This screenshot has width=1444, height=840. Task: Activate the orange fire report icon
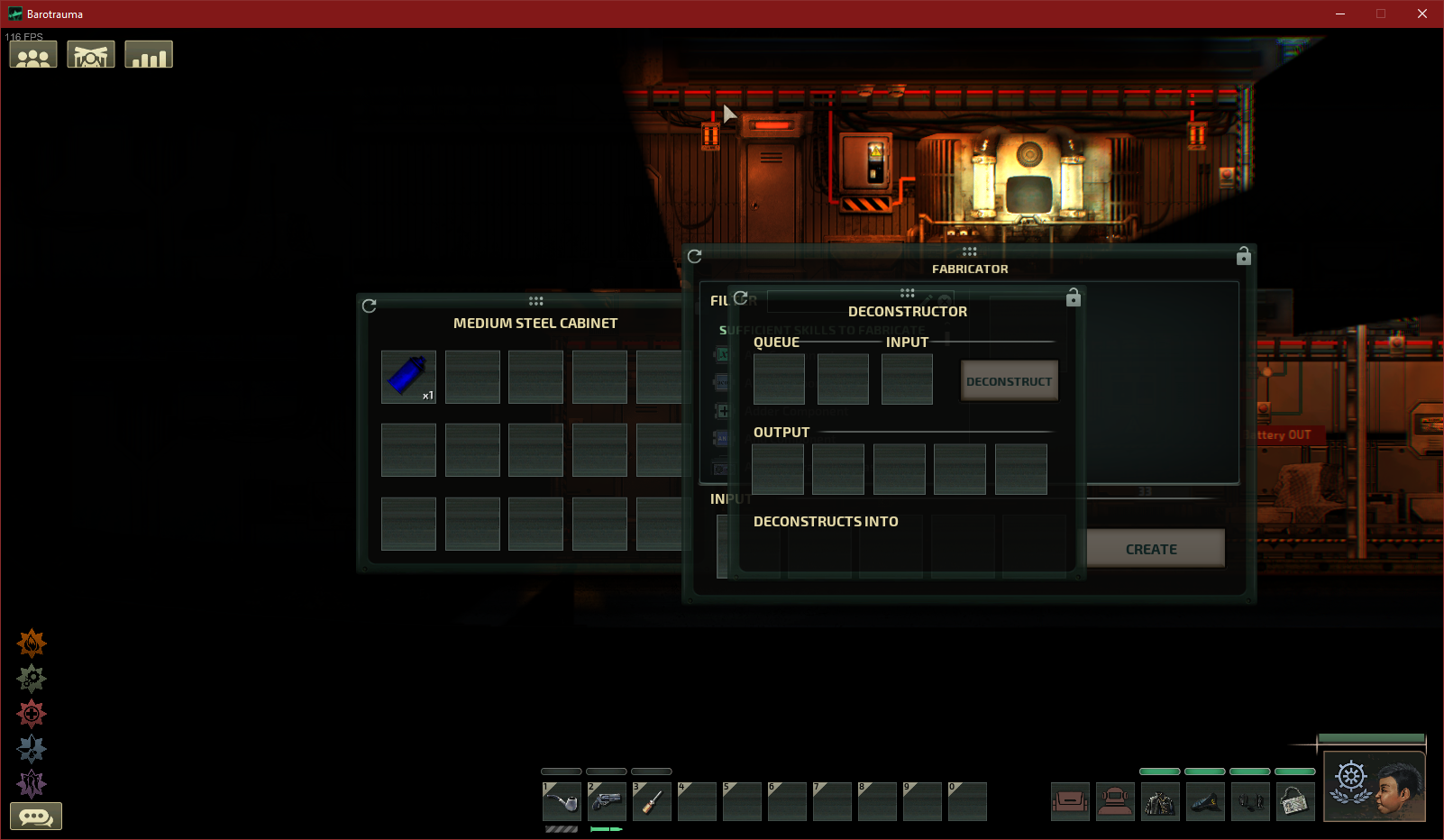point(32,643)
